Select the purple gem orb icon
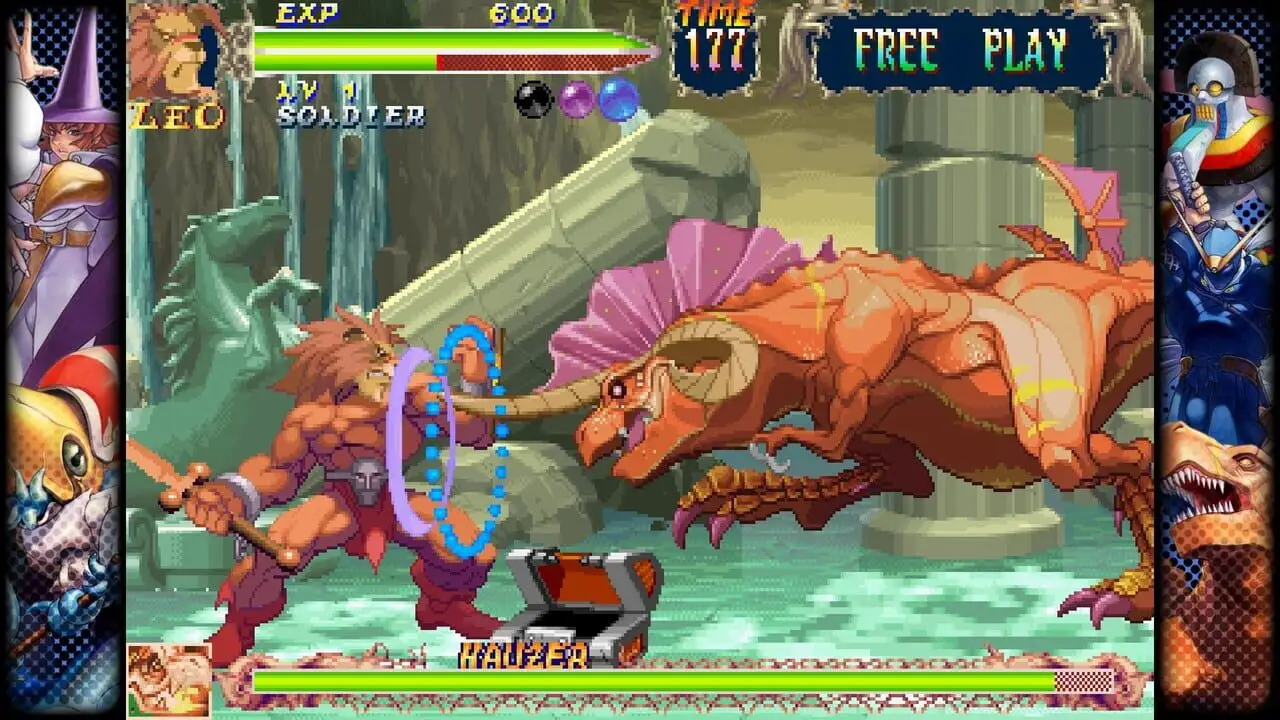The height and width of the screenshot is (720, 1280). [575, 98]
